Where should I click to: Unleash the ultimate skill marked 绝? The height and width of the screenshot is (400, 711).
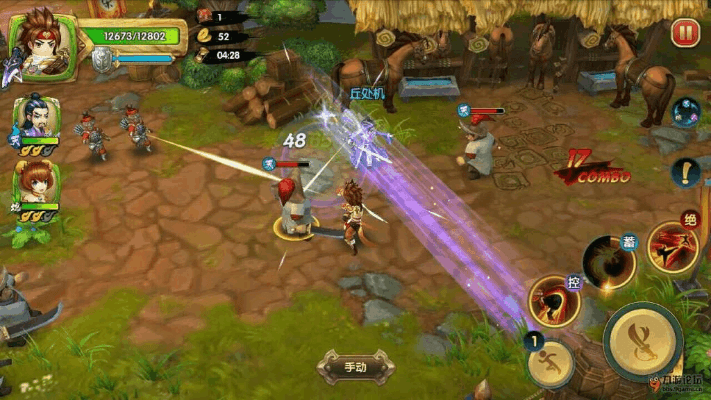click(x=670, y=245)
